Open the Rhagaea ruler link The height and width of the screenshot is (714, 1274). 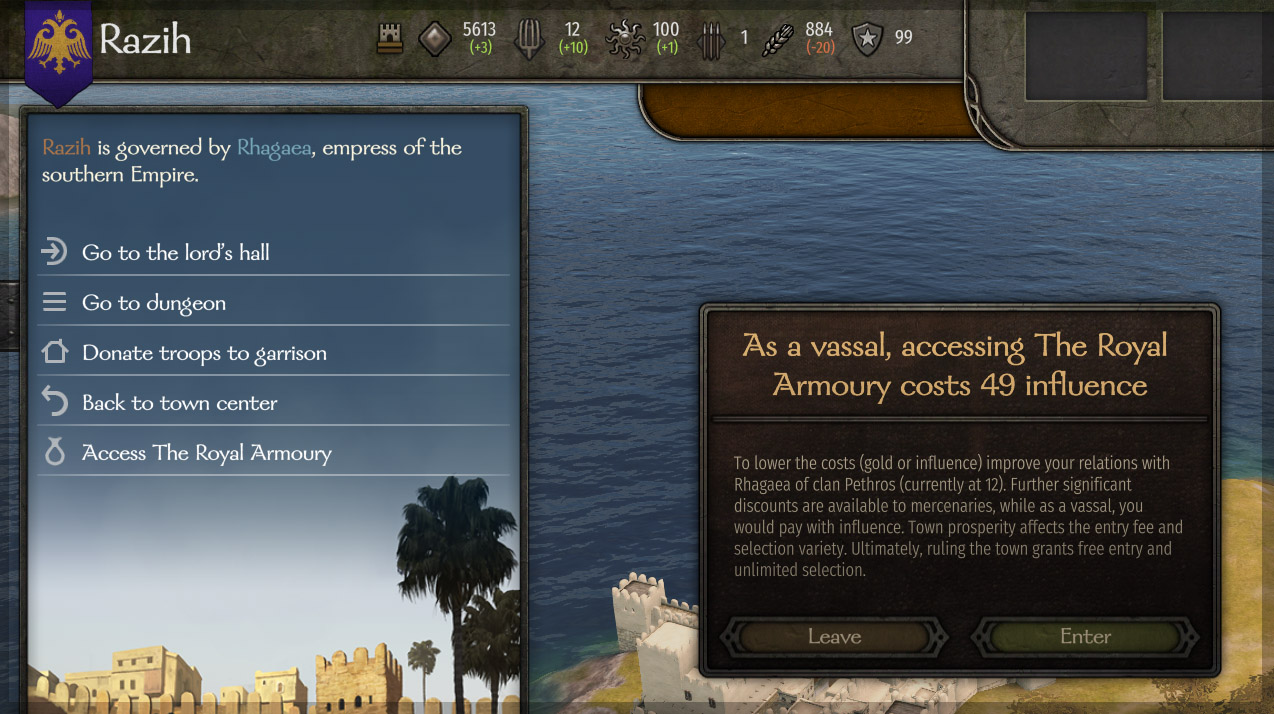[274, 148]
